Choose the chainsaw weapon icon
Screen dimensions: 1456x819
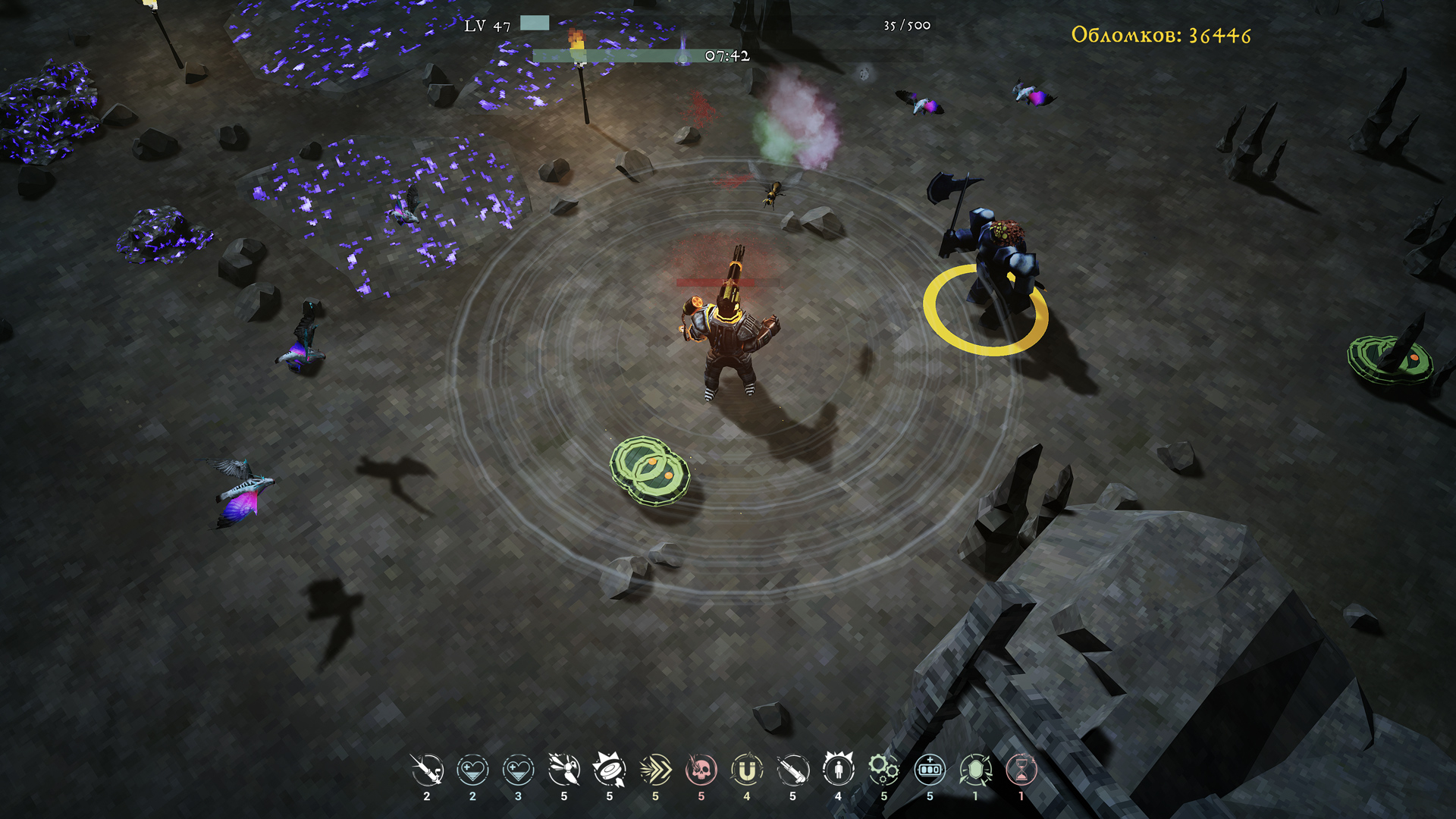[792, 770]
